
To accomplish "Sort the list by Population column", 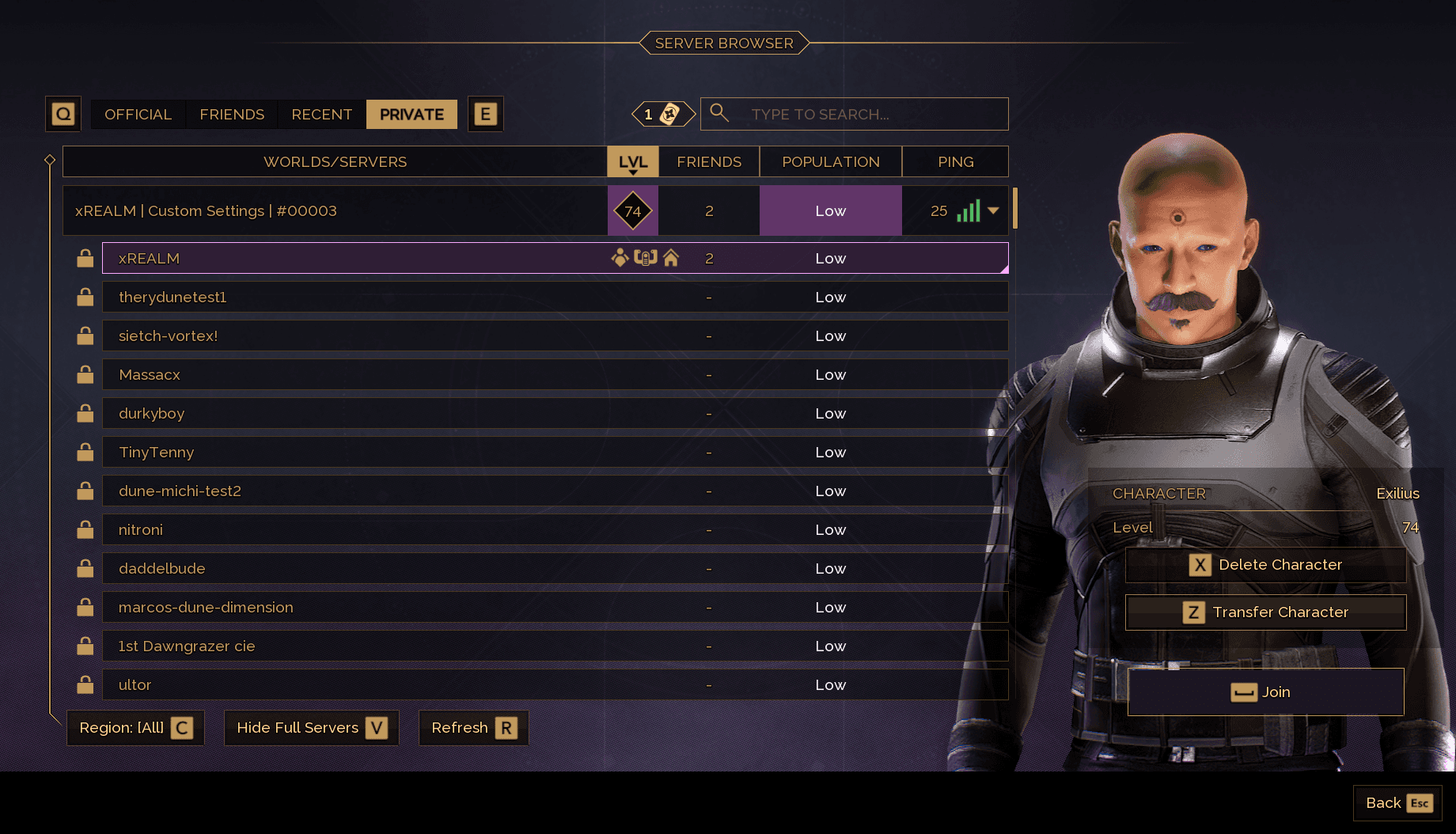I will (830, 161).
